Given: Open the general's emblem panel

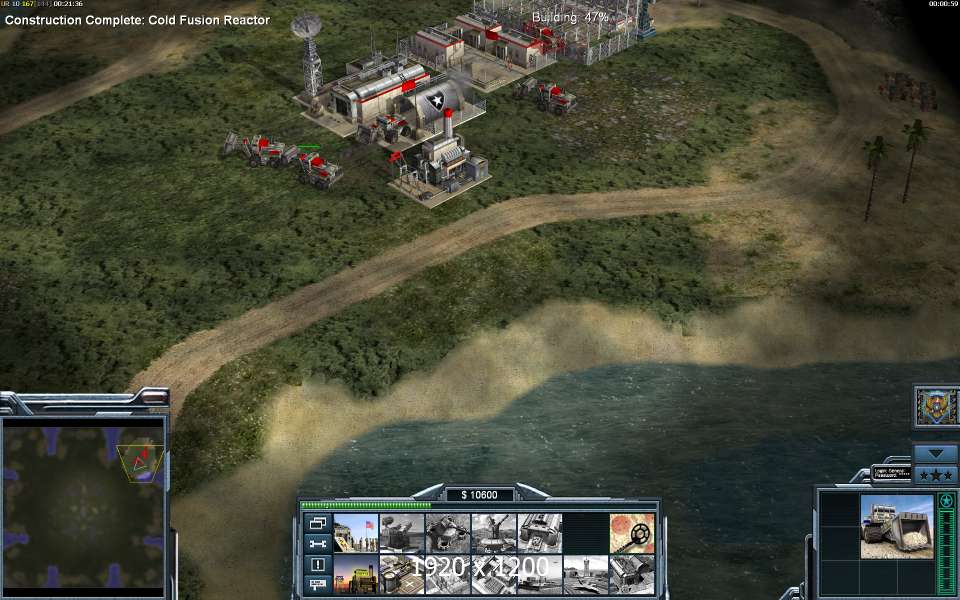Looking at the screenshot, I should coord(937,406).
